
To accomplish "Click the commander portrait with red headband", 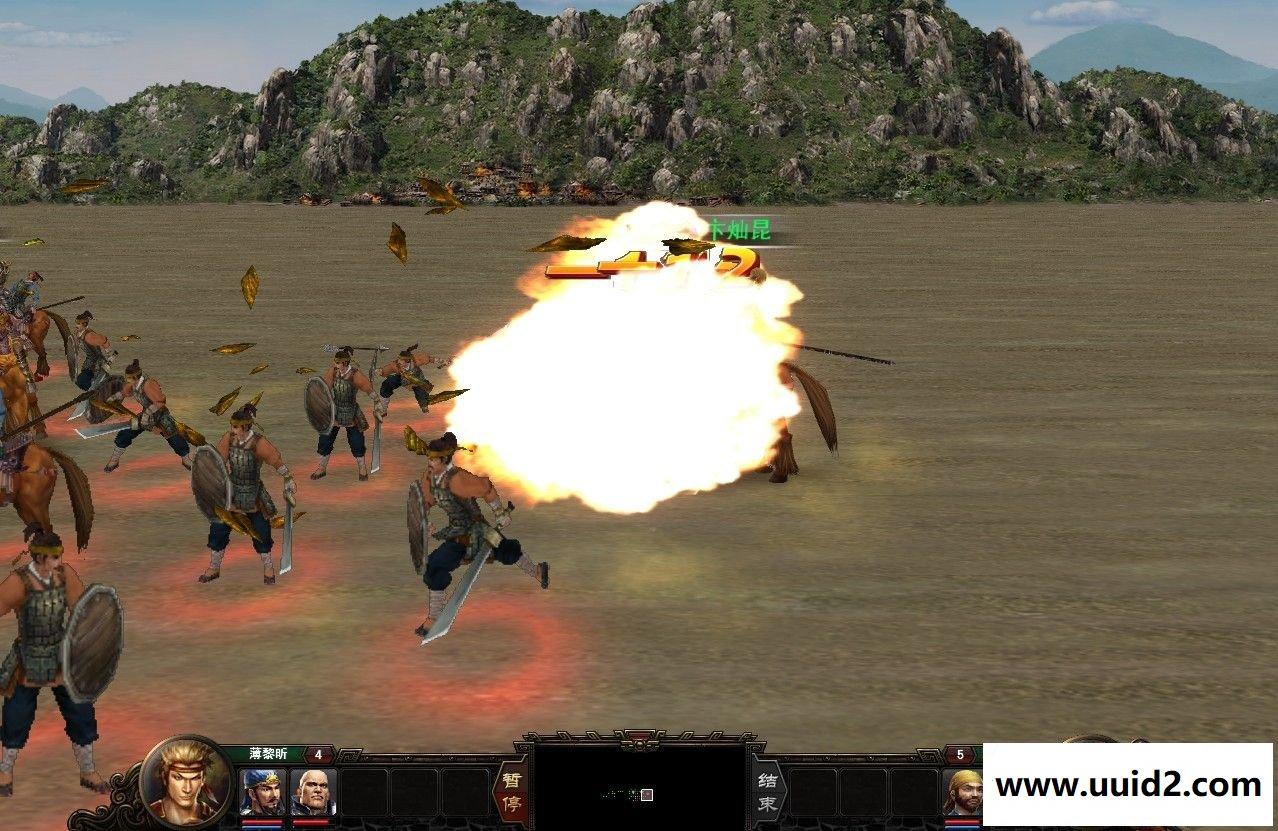I will [186, 782].
